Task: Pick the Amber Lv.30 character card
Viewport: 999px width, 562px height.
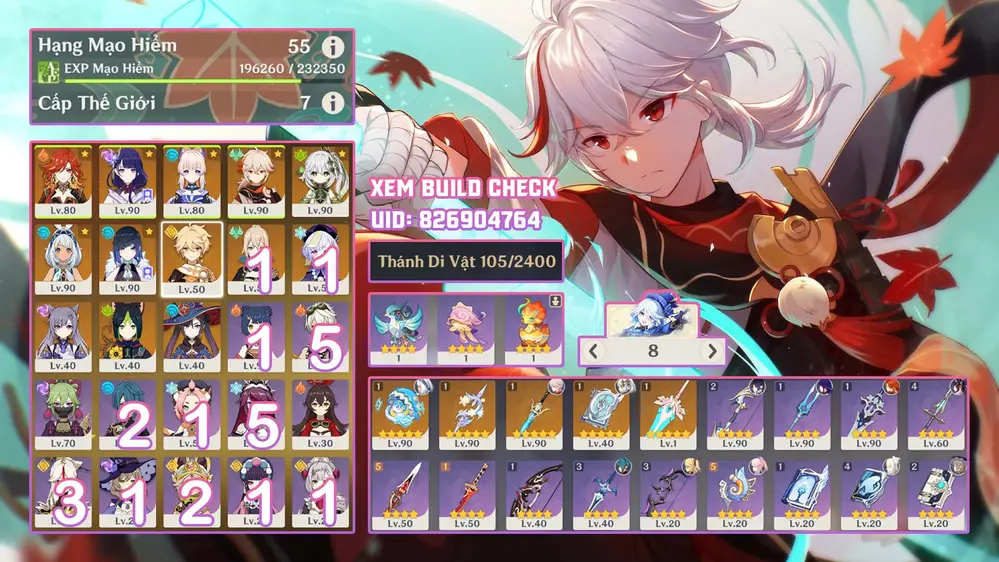Action: tap(320, 412)
